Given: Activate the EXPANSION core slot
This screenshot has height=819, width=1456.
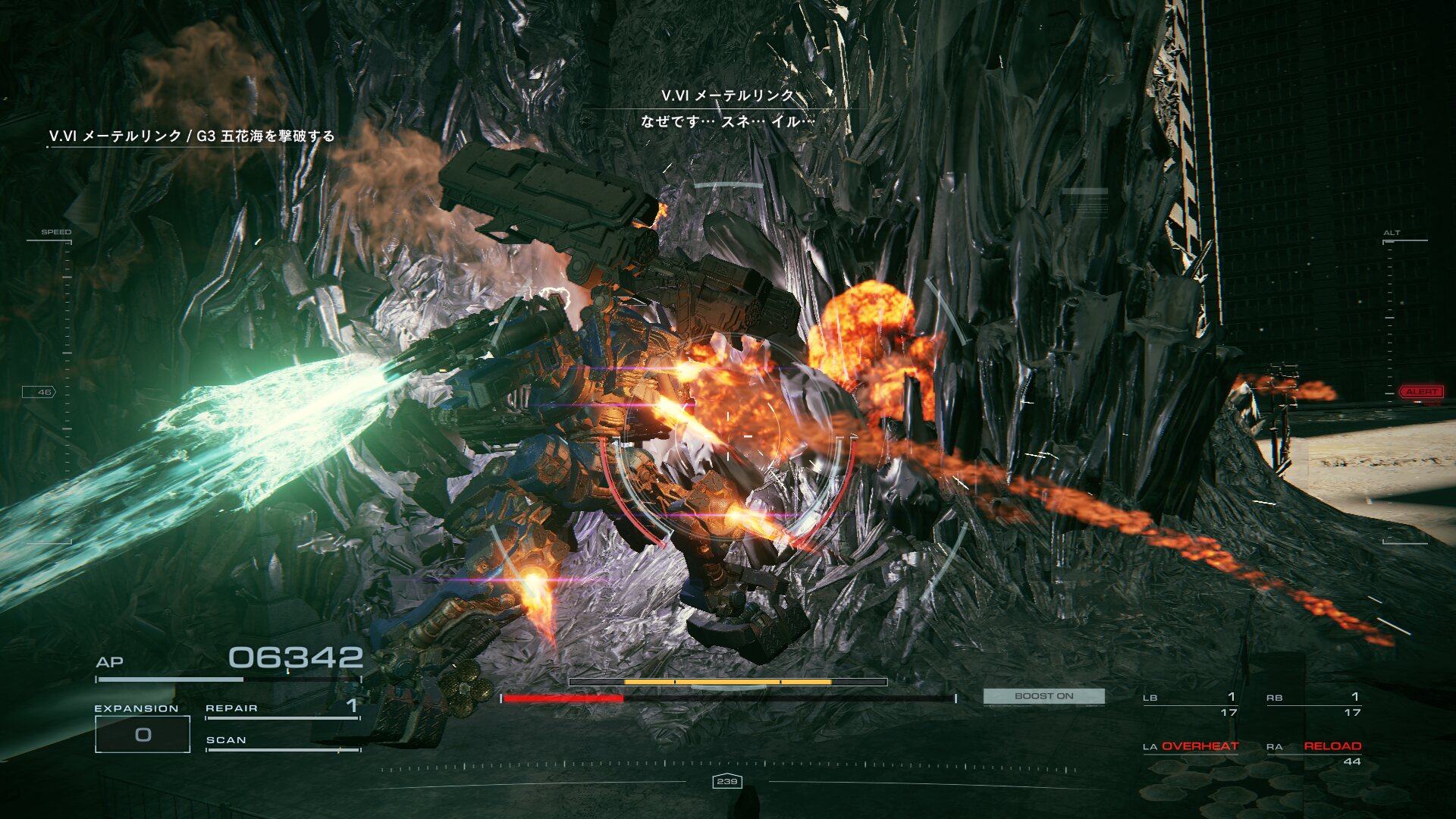Looking at the screenshot, I should coord(143,733).
